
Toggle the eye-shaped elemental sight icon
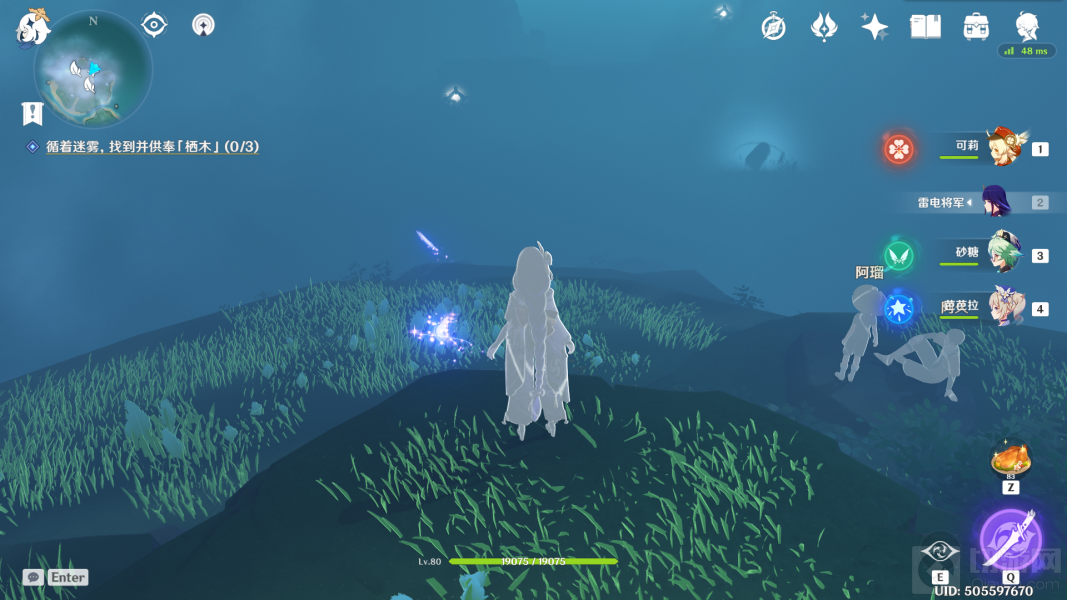154,24
